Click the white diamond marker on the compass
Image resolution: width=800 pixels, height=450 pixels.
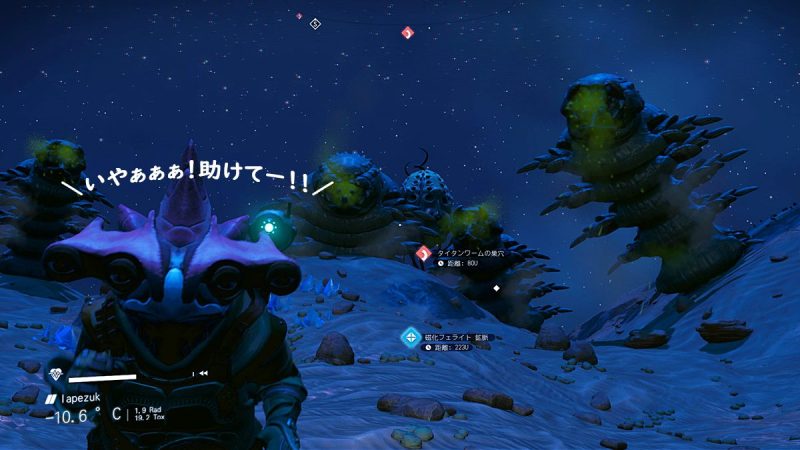(315, 23)
